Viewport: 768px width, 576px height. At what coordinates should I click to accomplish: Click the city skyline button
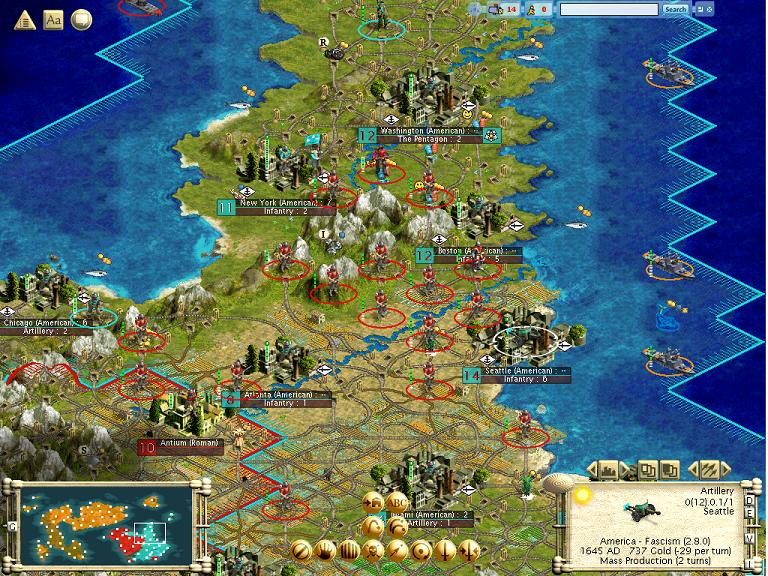pos(606,468)
